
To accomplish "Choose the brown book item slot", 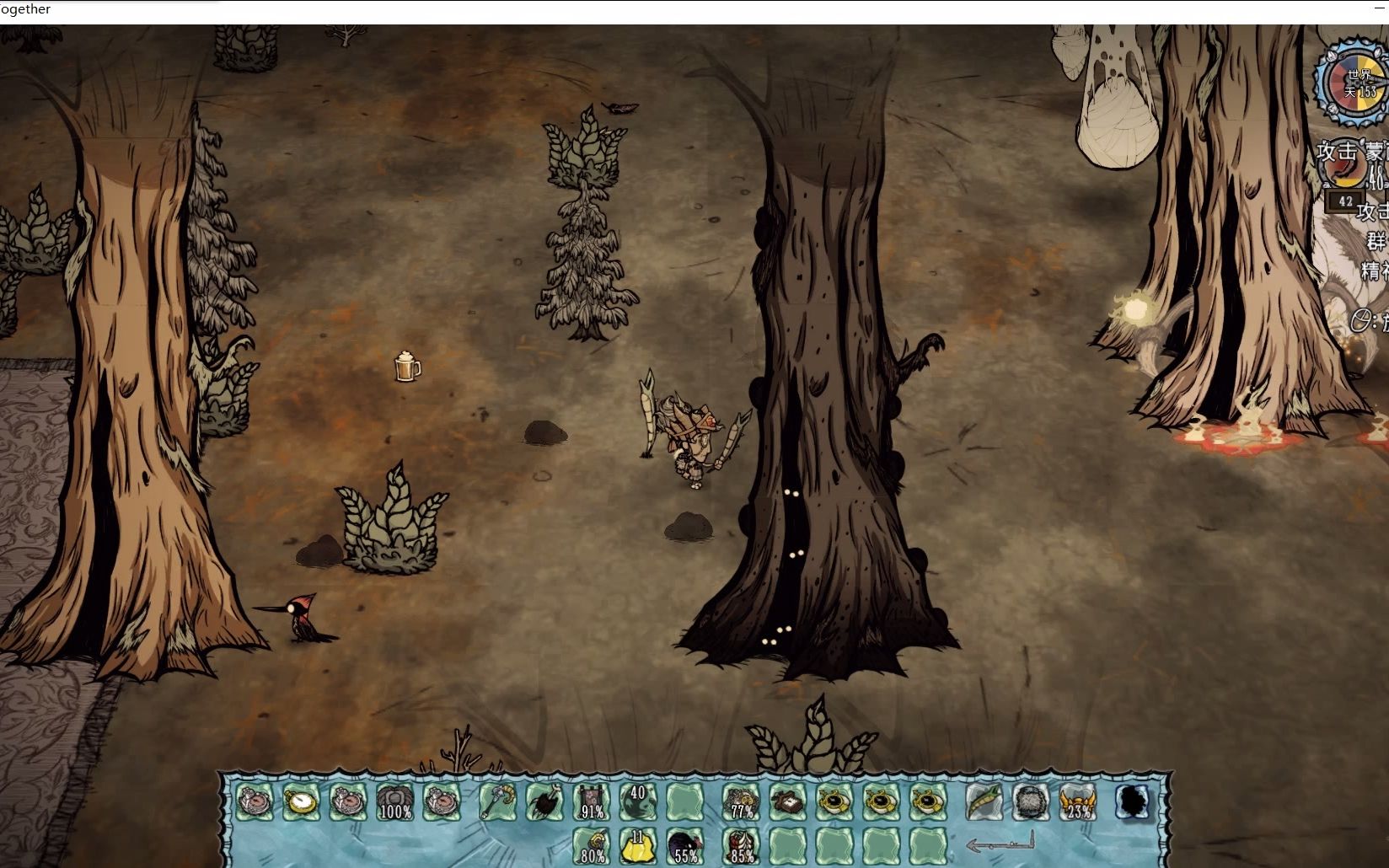I will coord(788,801).
